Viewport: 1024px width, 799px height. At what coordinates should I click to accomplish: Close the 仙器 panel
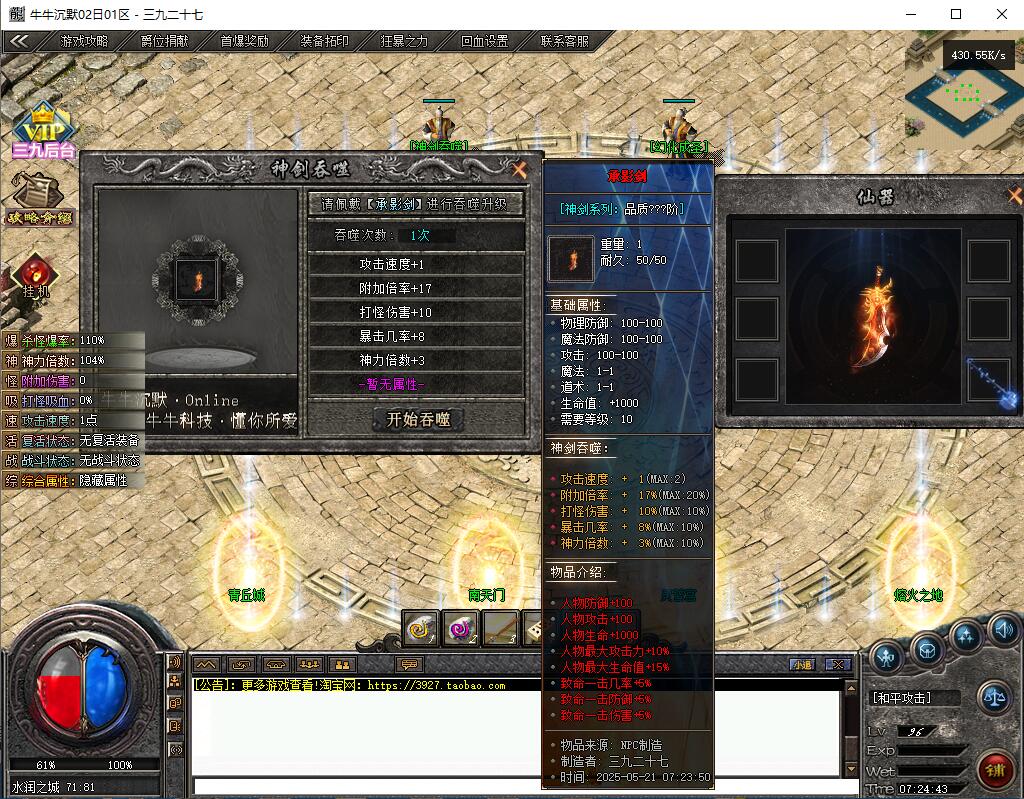1015,196
